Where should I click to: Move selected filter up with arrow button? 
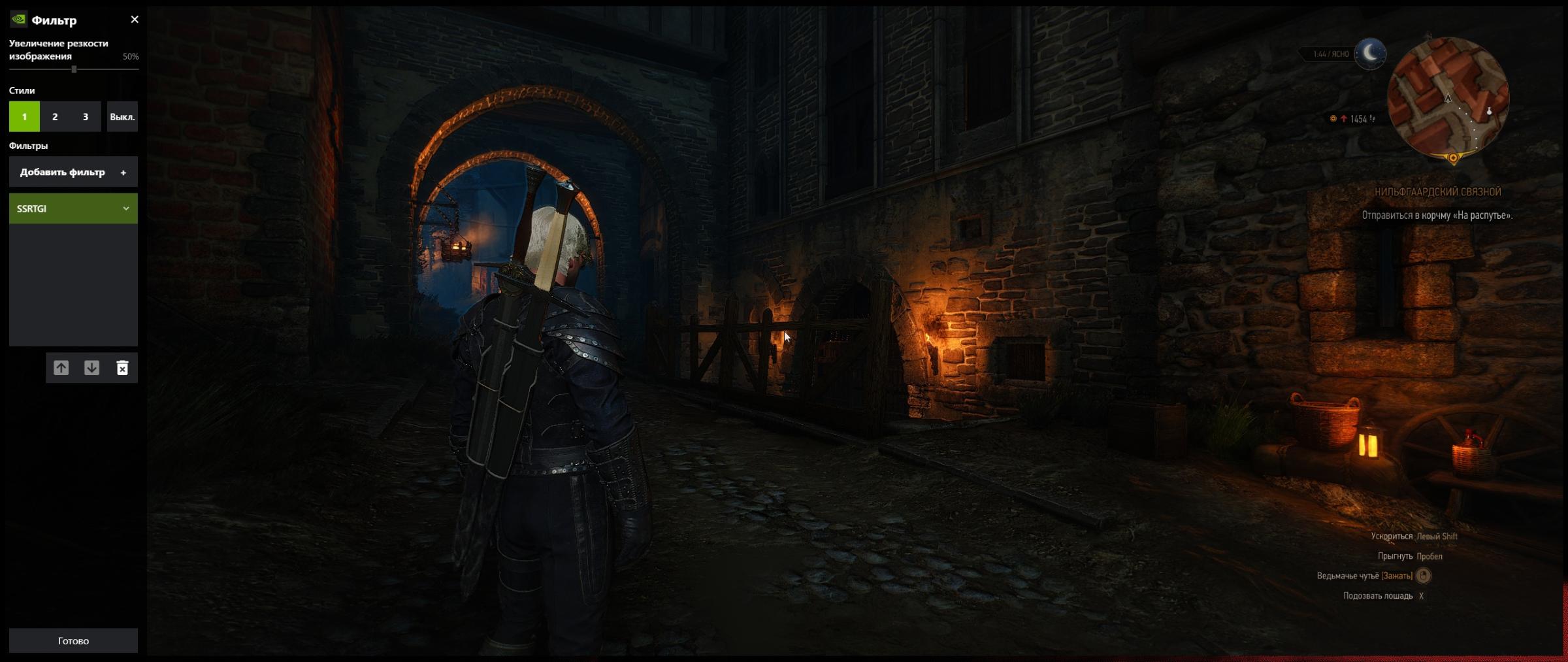click(61, 368)
